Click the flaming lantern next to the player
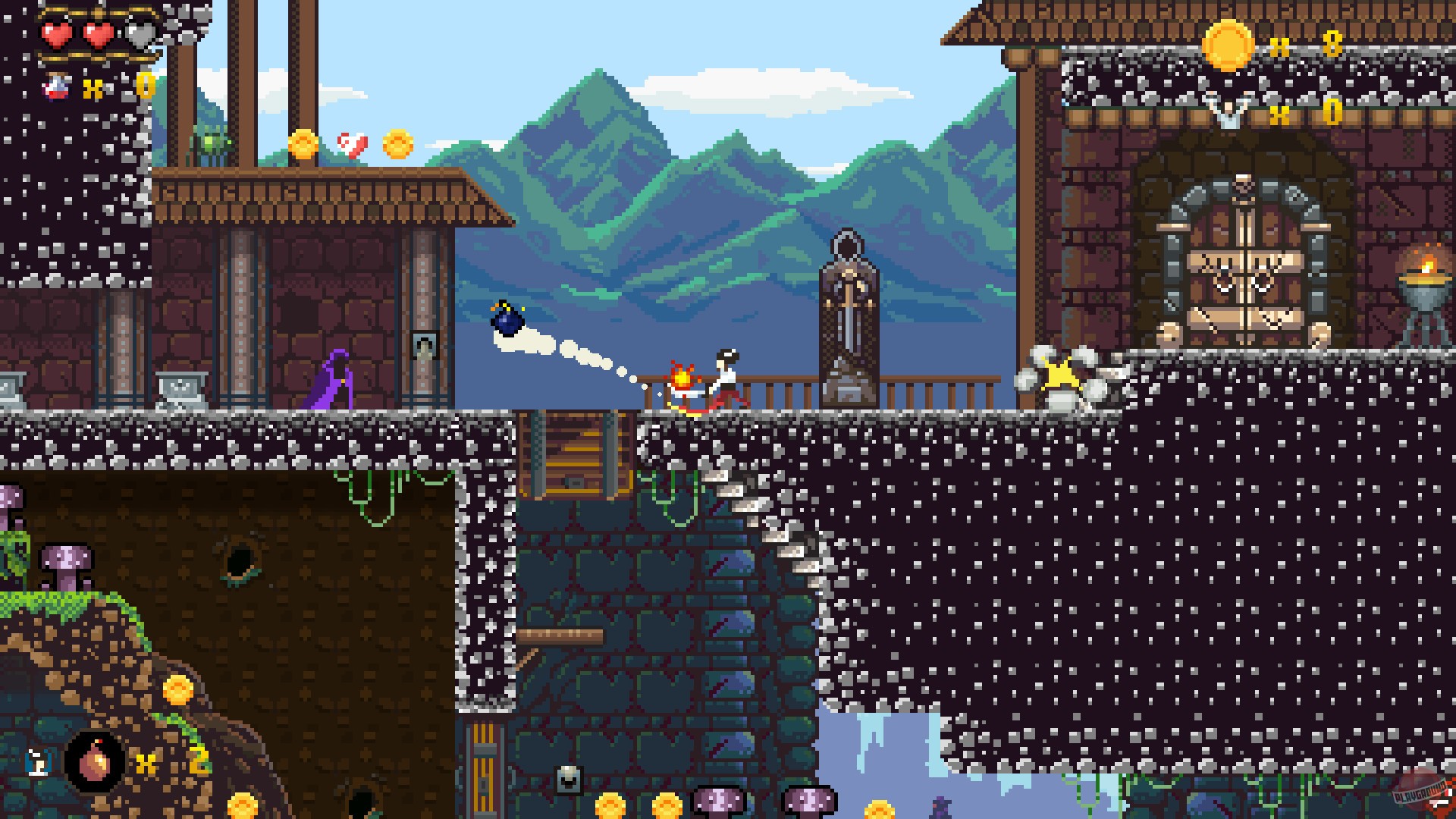 pyautogui.click(x=681, y=378)
